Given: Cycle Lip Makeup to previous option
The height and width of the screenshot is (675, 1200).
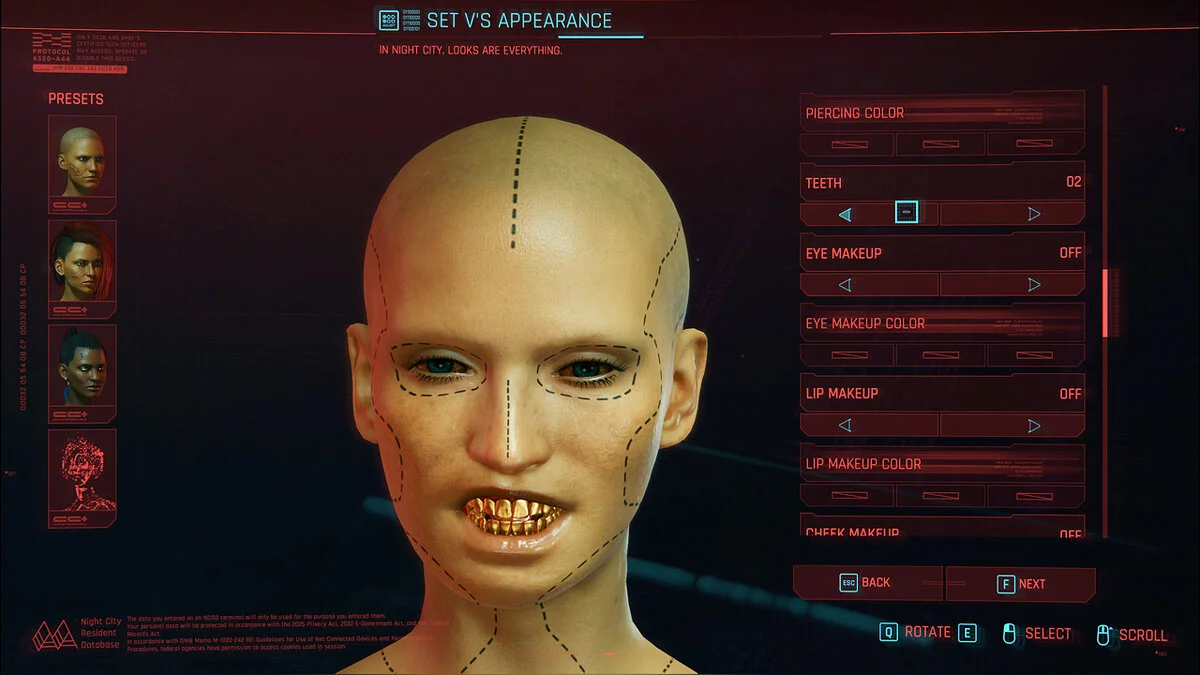Looking at the screenshot, I should click(845, 425).
